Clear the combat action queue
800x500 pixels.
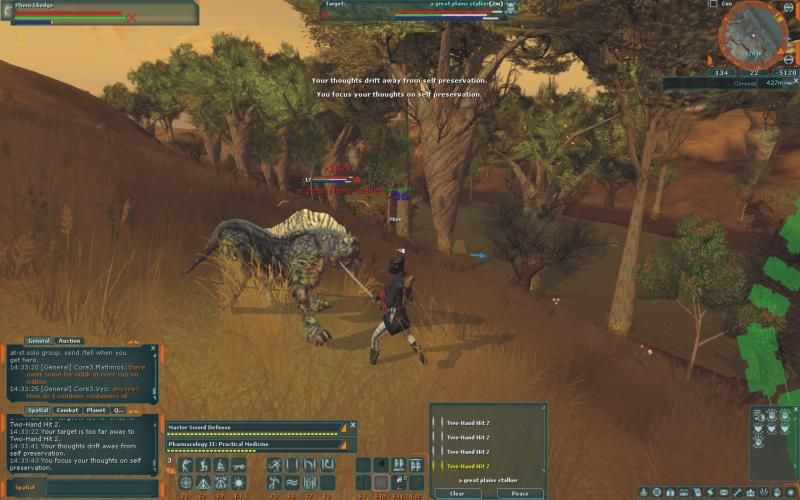pos(457,493)
